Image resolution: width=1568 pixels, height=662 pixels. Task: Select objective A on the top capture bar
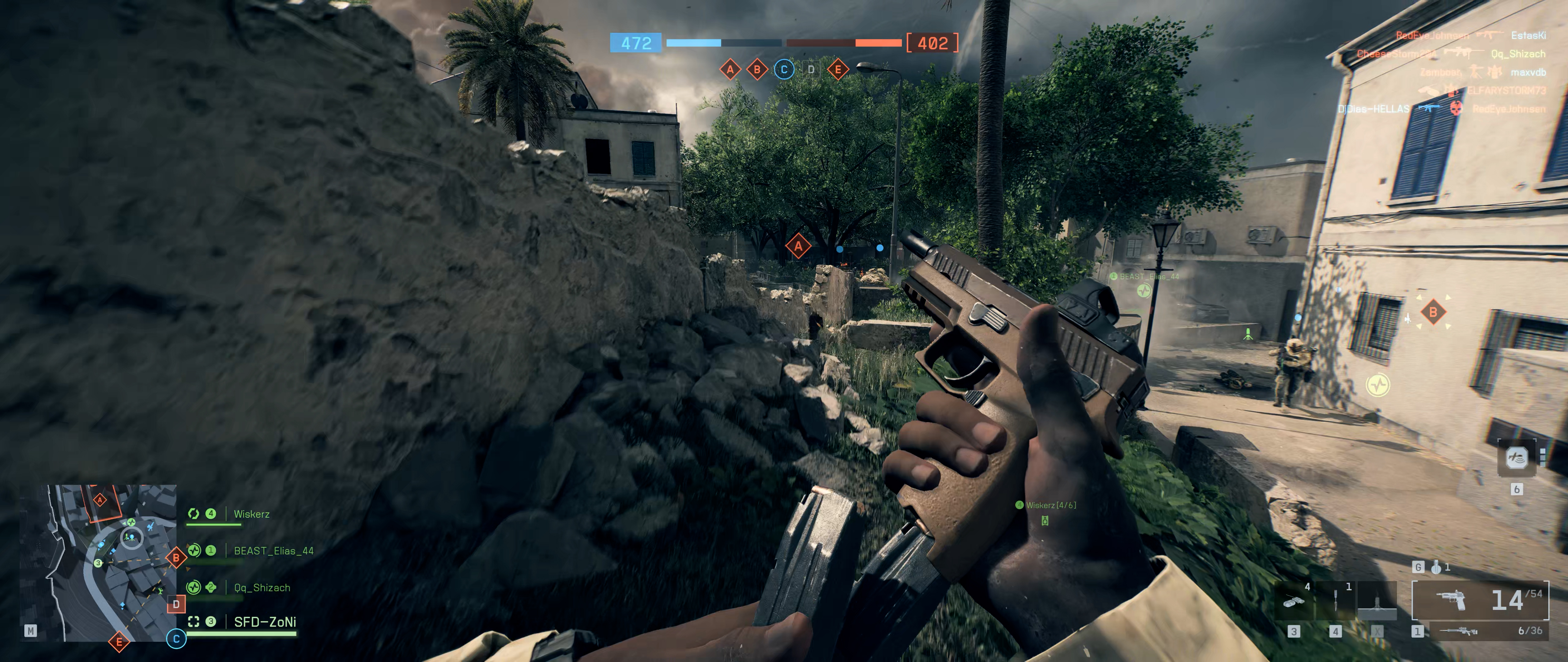click(730, 70)
